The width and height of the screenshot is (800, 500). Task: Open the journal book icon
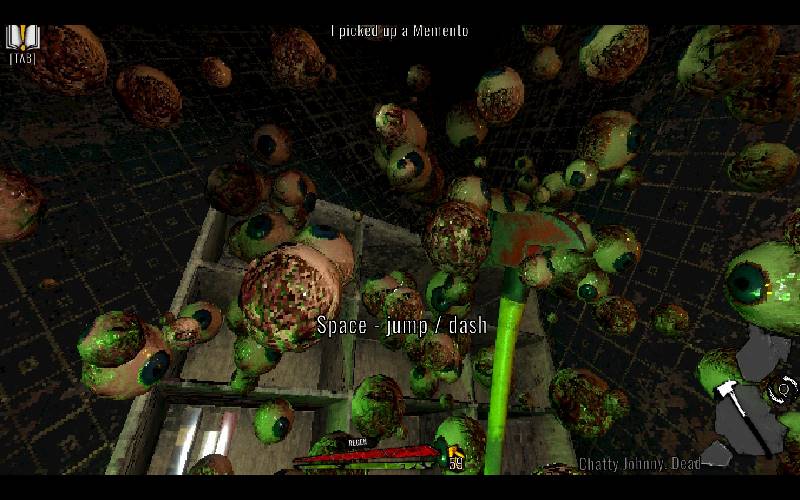tap(21, 37)
